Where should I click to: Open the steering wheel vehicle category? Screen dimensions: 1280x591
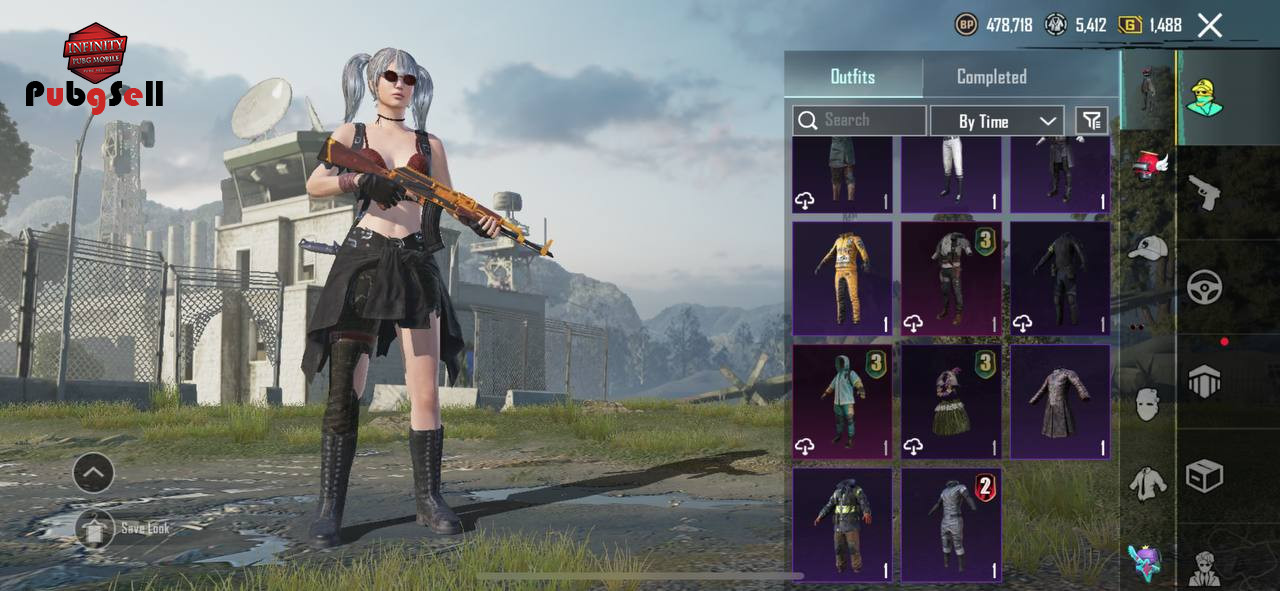[x=1204, y=287]
